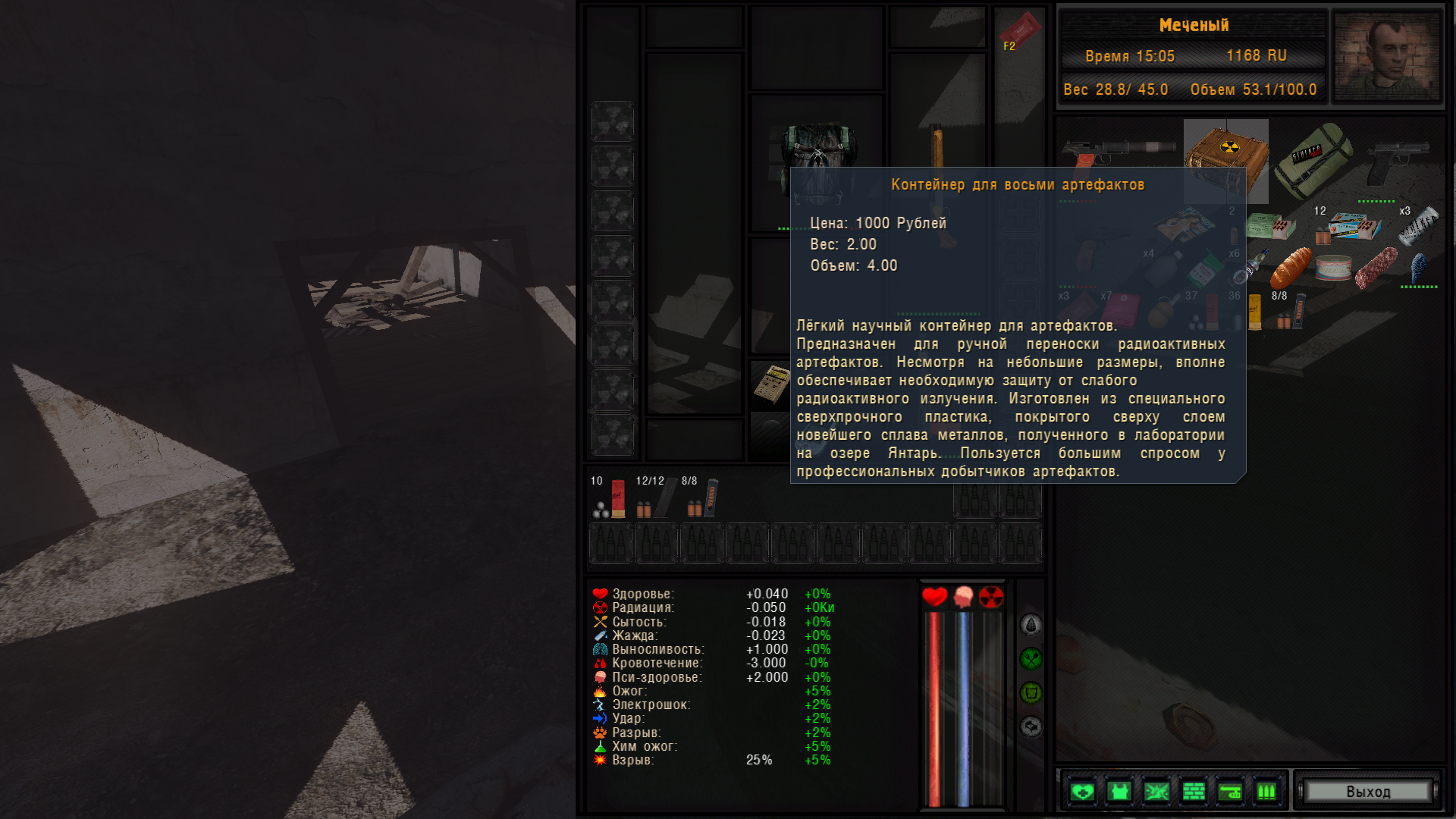Select the red shotgun shell on belt

618,498
